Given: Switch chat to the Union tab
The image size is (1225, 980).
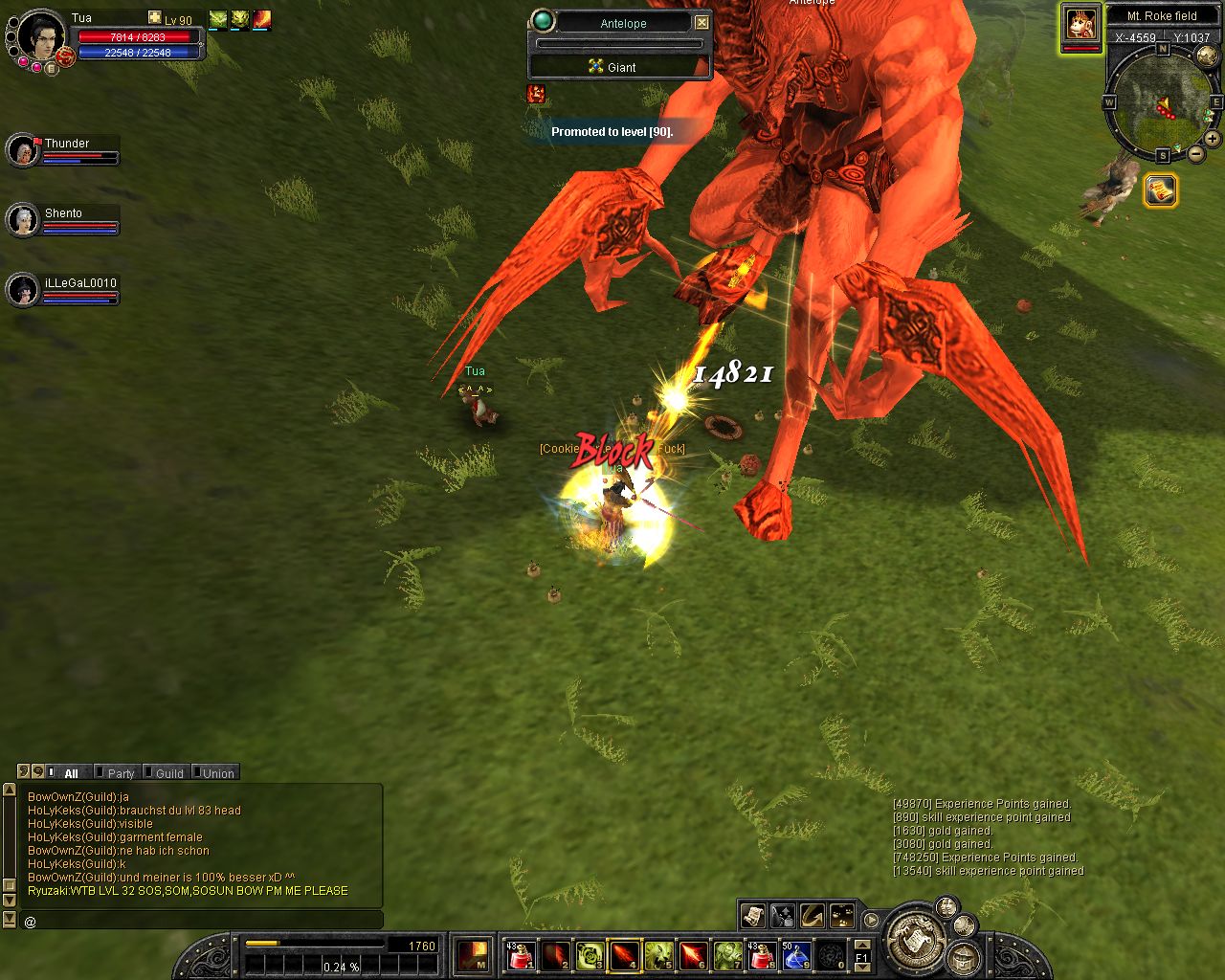Looking at the screenshot, I should [x=218, y=773].
